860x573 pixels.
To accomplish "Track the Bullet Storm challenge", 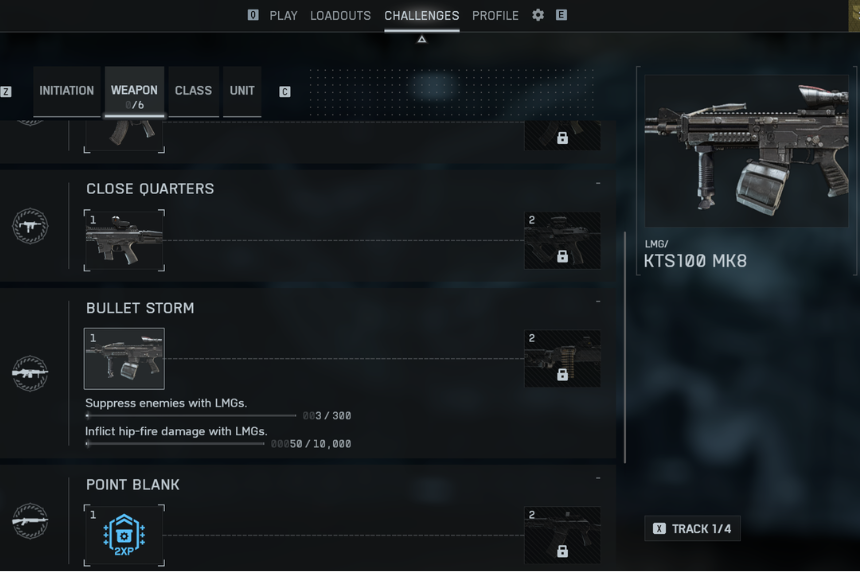I will pyautogui.click(x=692, y=528).
